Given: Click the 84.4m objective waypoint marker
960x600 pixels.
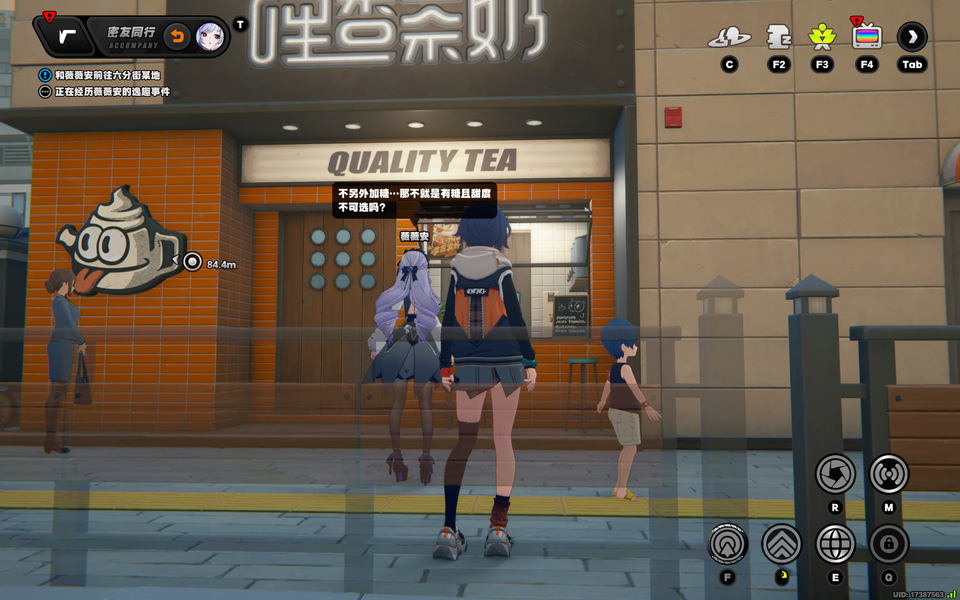Looking at the screenshot, I should [193, 262].
